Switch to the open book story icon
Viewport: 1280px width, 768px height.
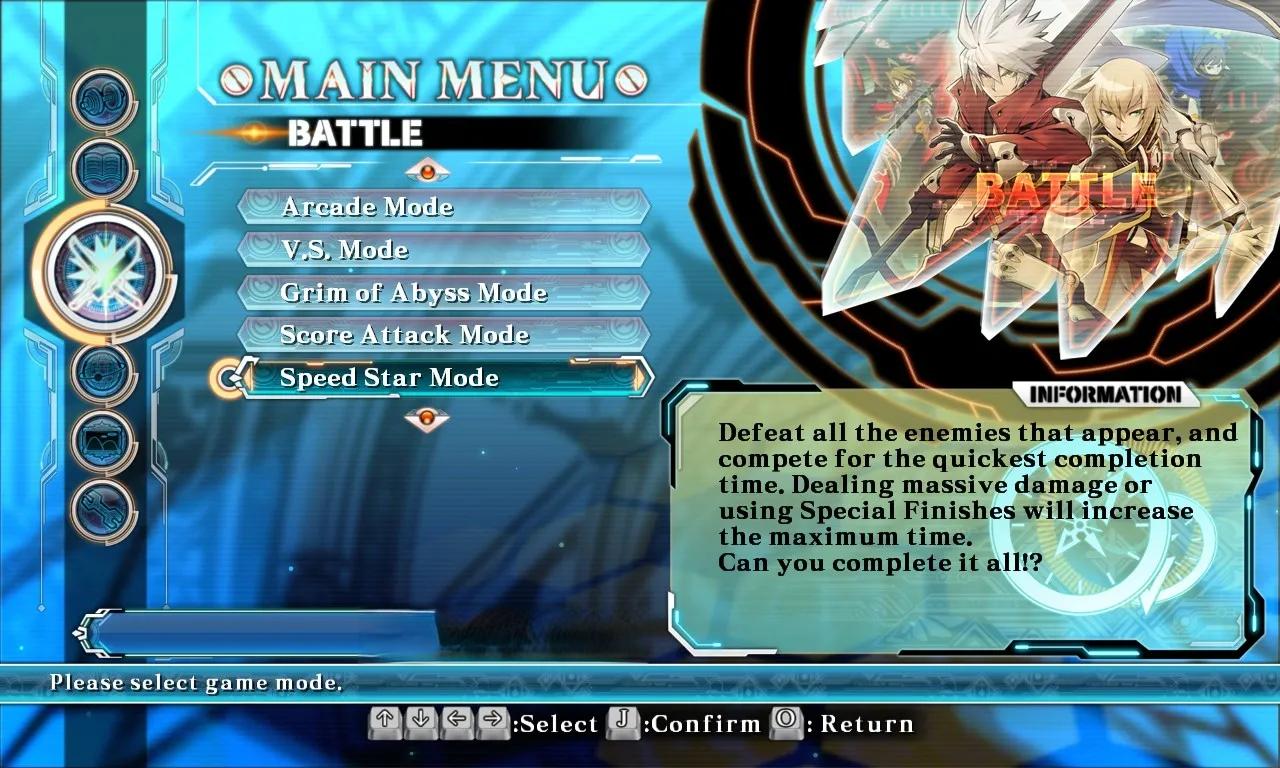(104, 169)
